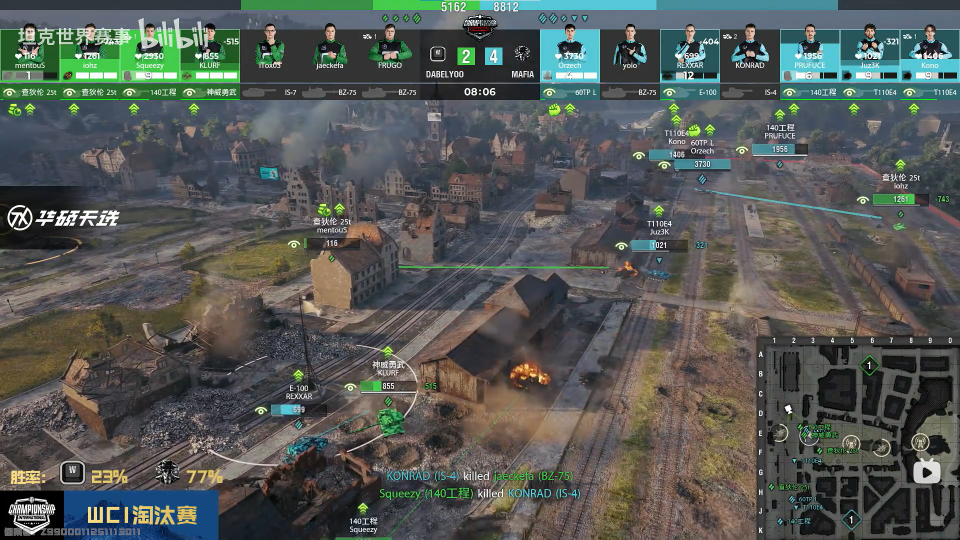Click the teal base 1 marker on minimap
This screenshot has width=960, height=540.
[850, 518]
